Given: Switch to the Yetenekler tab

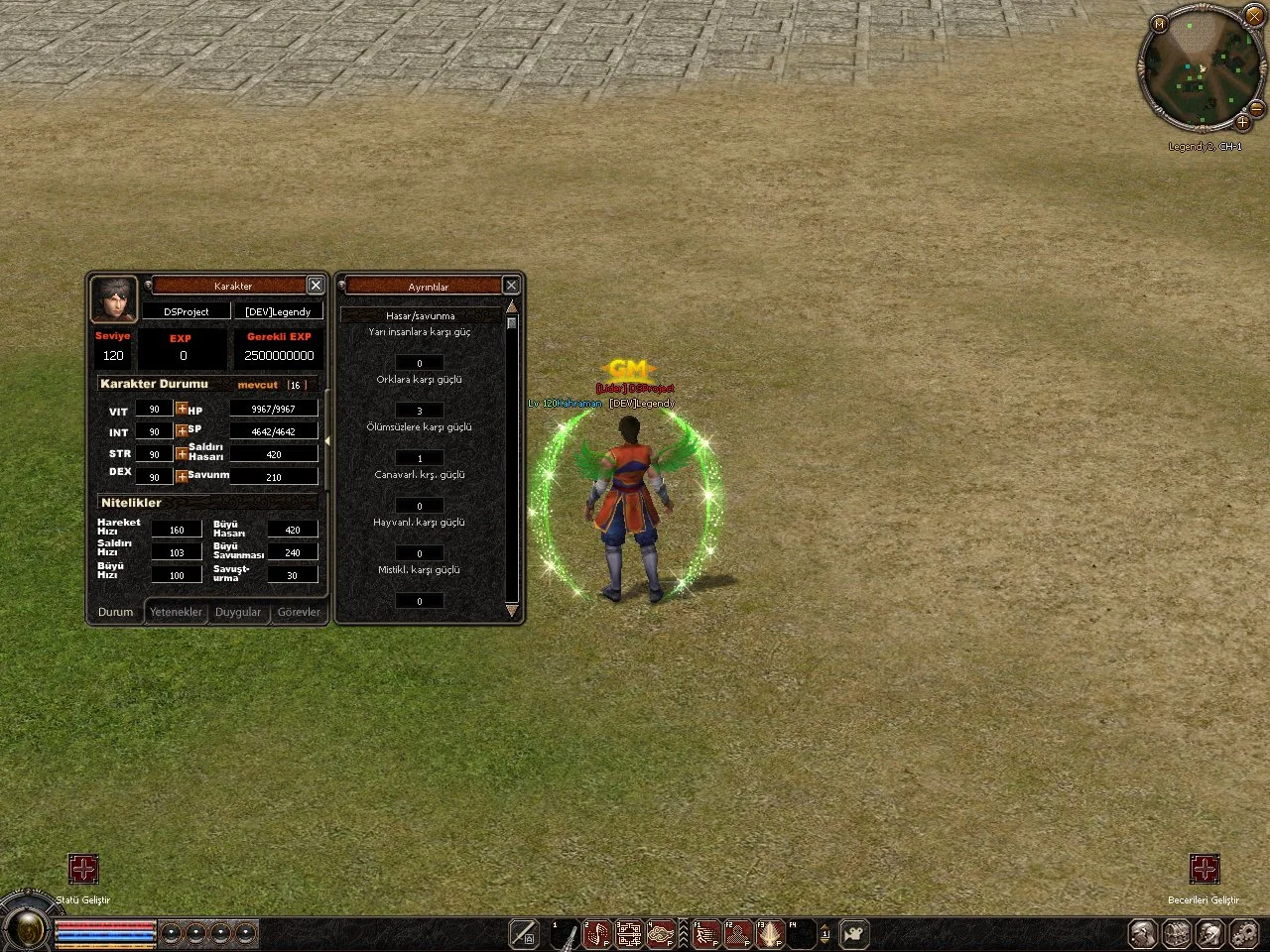Looking at the screenshot, I should tap(176, 612).
